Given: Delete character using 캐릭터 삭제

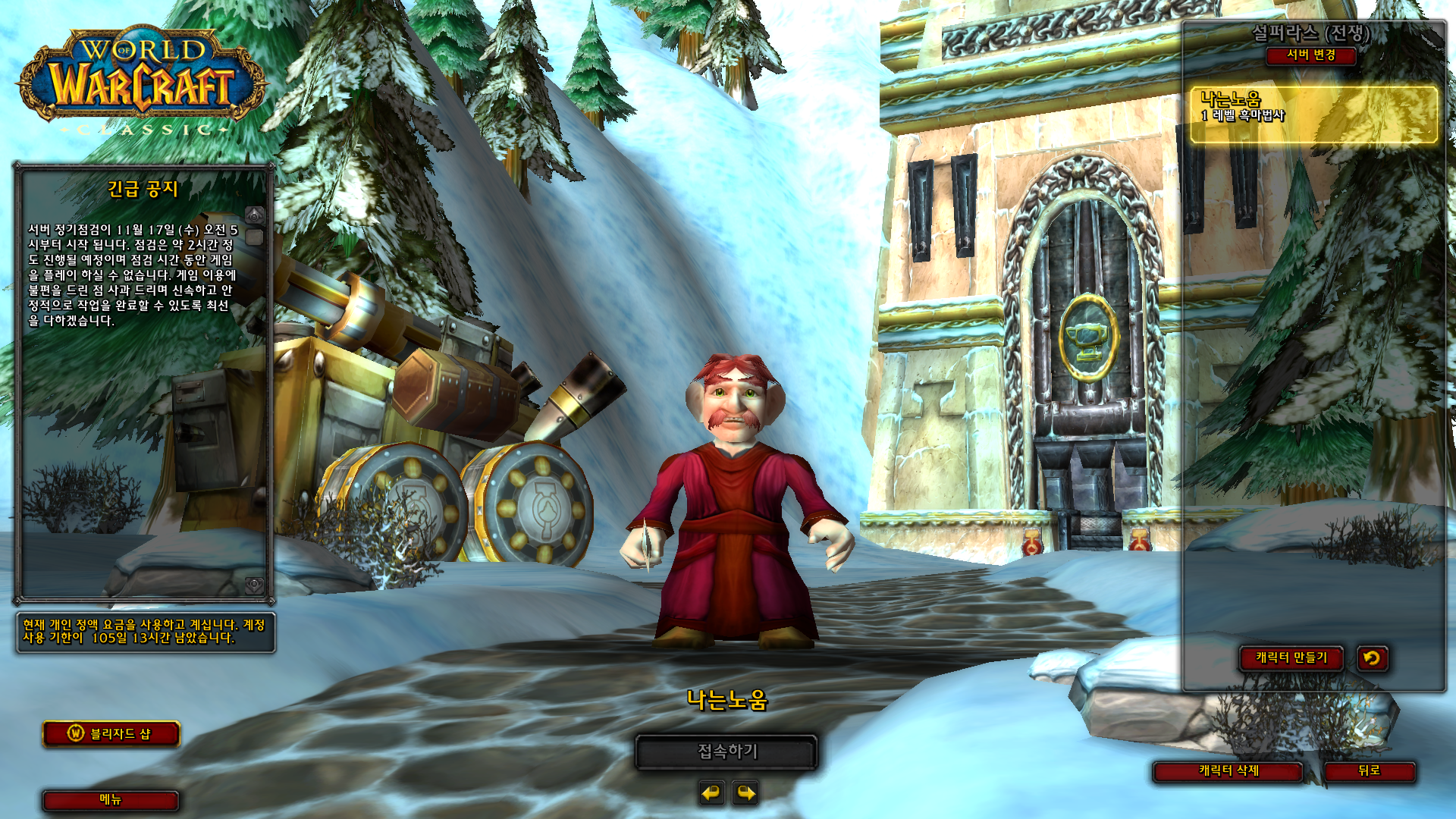Looking at the screenshot, I should [1228, 771].
